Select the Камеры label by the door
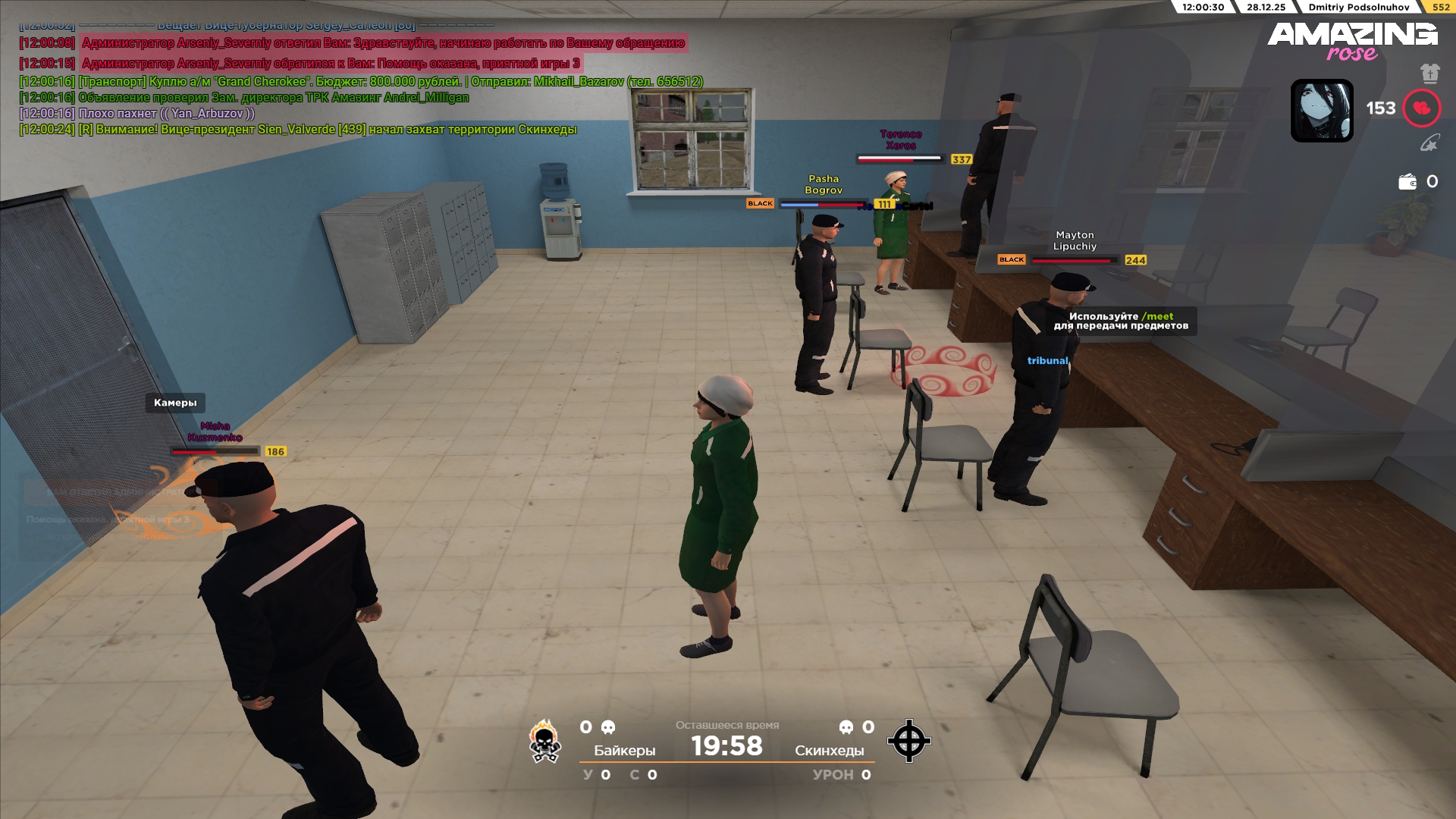This screenshot has width=1456, height=819. tap(175, 403)
